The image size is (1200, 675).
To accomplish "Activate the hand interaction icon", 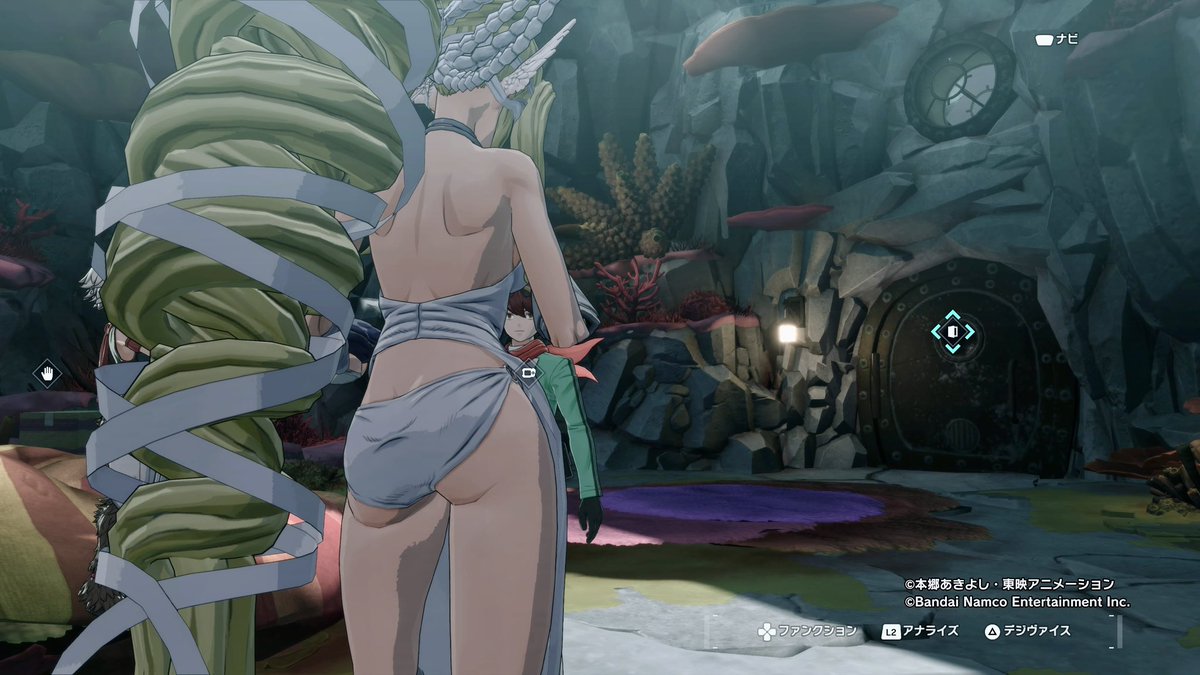I will pyautogui.click(x=47, y=375).
